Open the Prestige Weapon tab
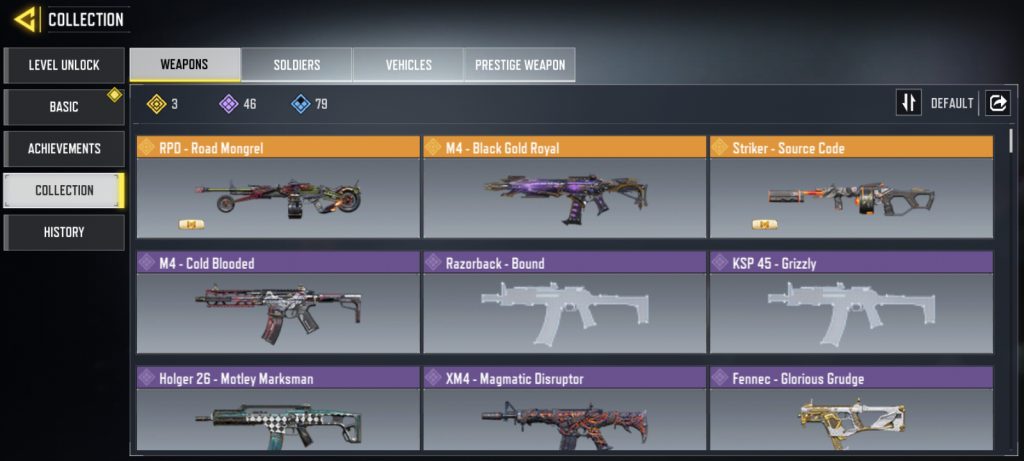The width and height of the screenshot is (1024, 461). 519,65
